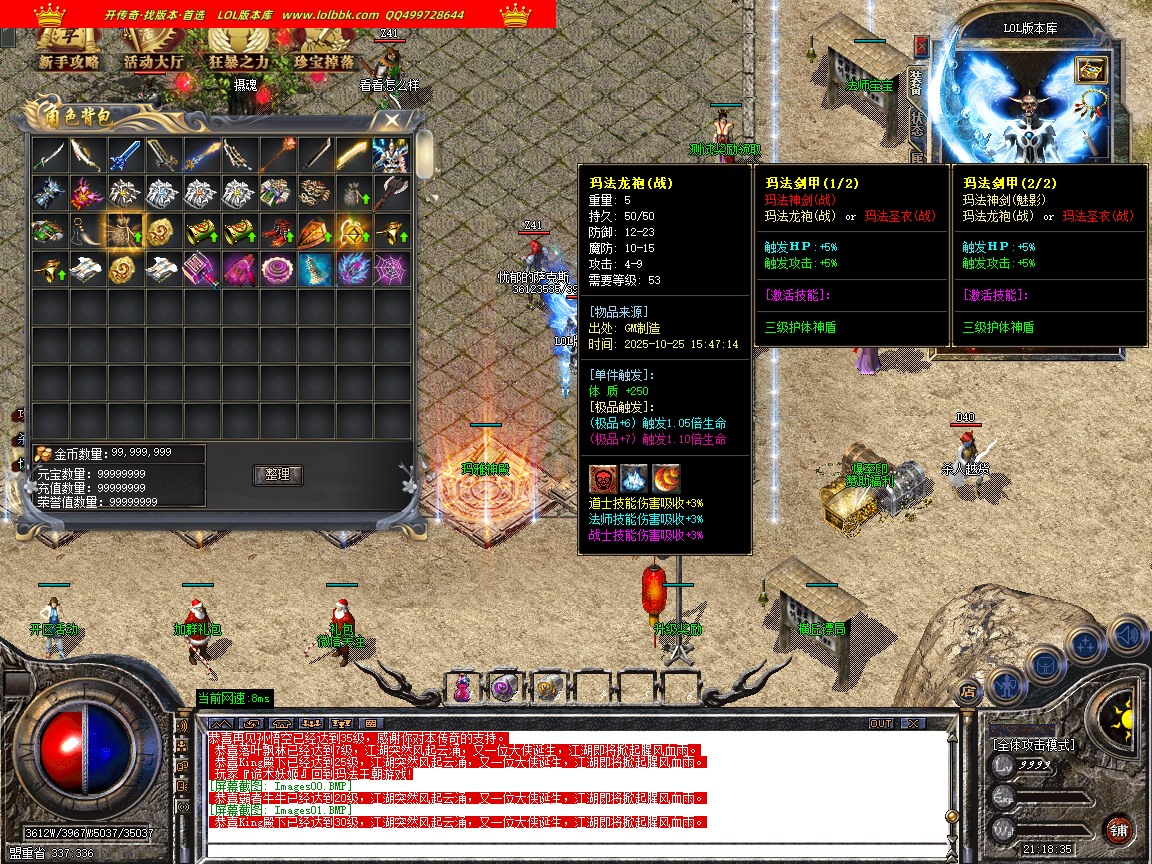
Task: Select the blue crystal sword in the bag
Action: pyautogui.click(x=125, y=155)
